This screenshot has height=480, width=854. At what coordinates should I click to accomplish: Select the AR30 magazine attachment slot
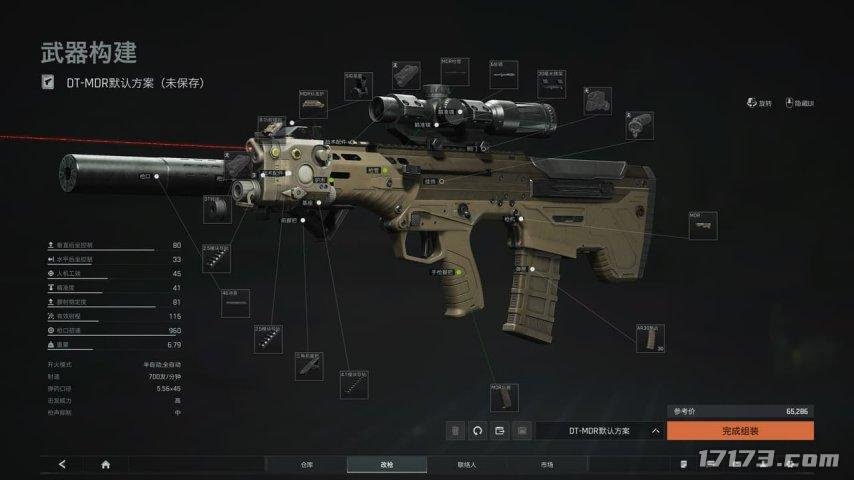650,338
